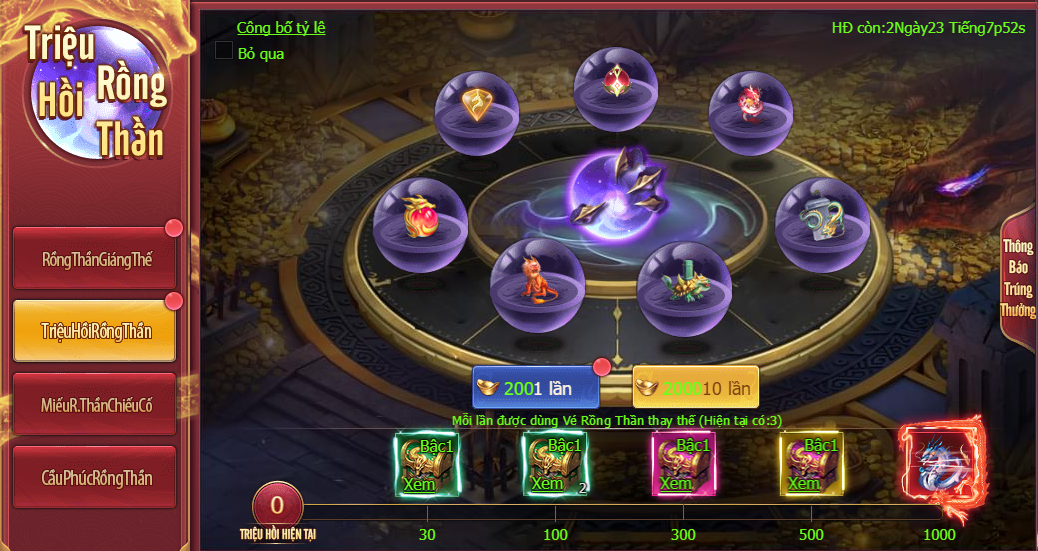Inspect the orange monkey pet orb

tap(537, 284)
